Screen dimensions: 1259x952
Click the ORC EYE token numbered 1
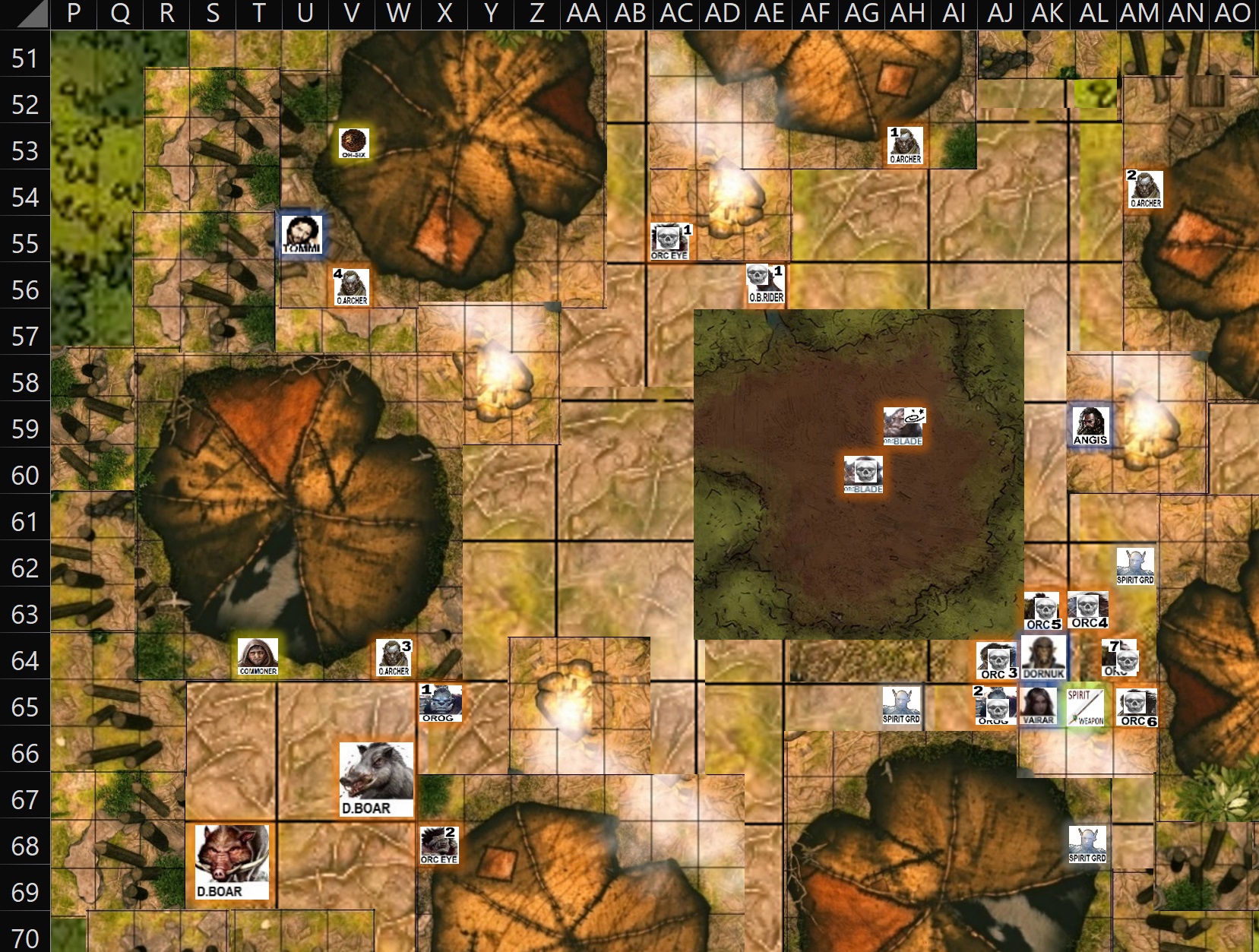pyautogui.click(x=670, y=242)
